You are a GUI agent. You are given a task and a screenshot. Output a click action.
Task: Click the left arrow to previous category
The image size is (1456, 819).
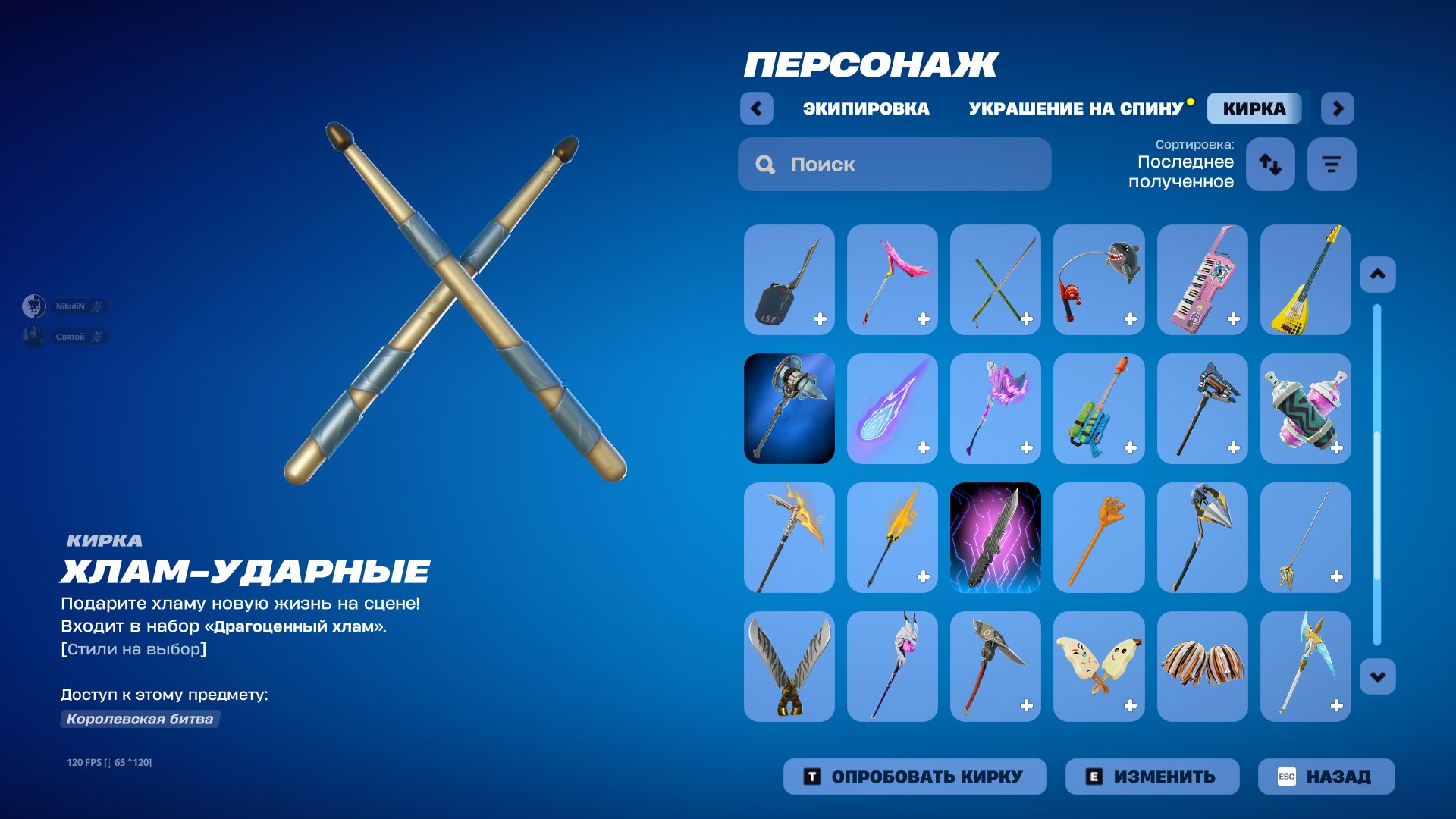point(755,108)
